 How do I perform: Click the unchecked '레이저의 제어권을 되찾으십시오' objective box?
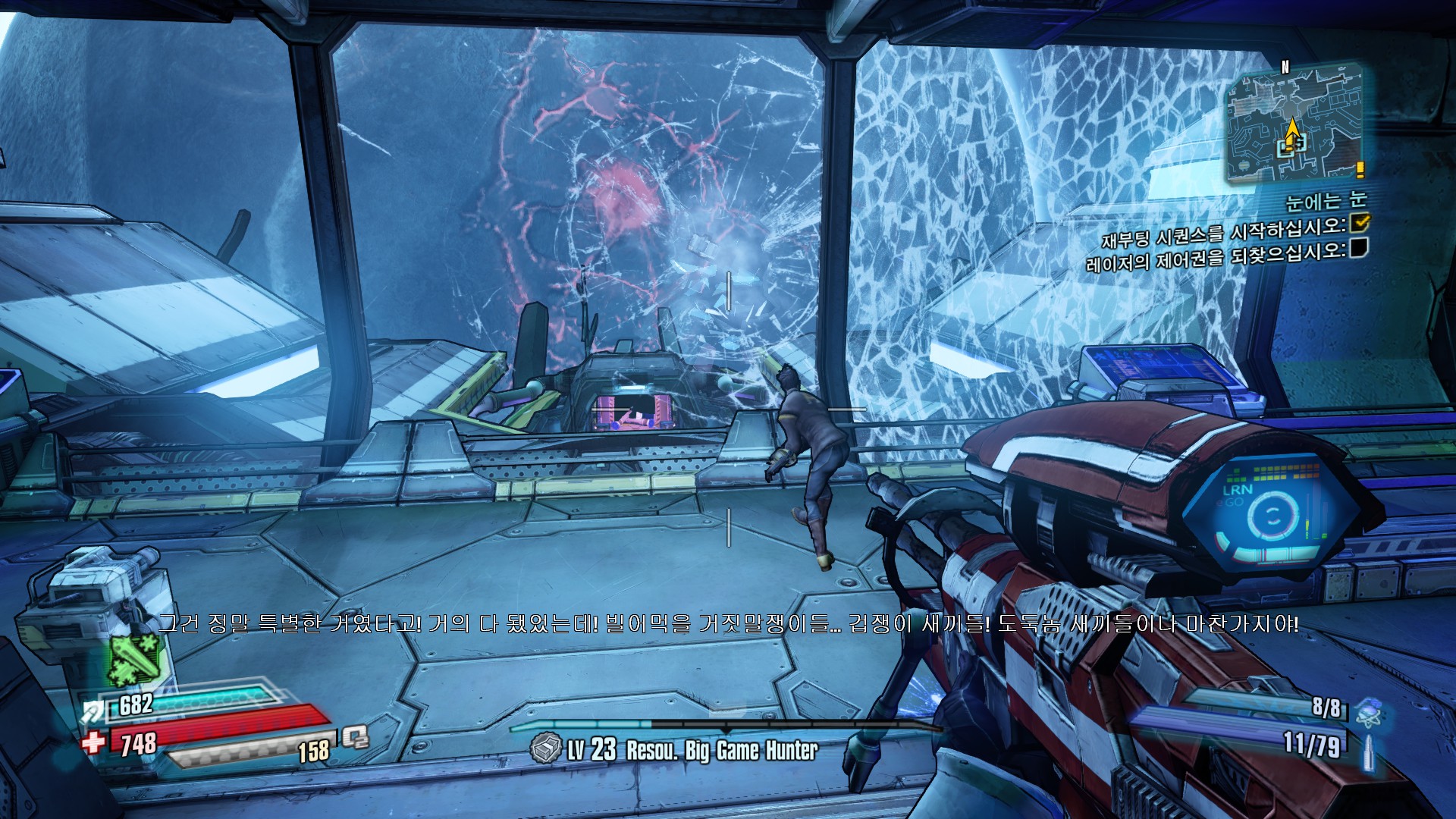[1359, 247]
